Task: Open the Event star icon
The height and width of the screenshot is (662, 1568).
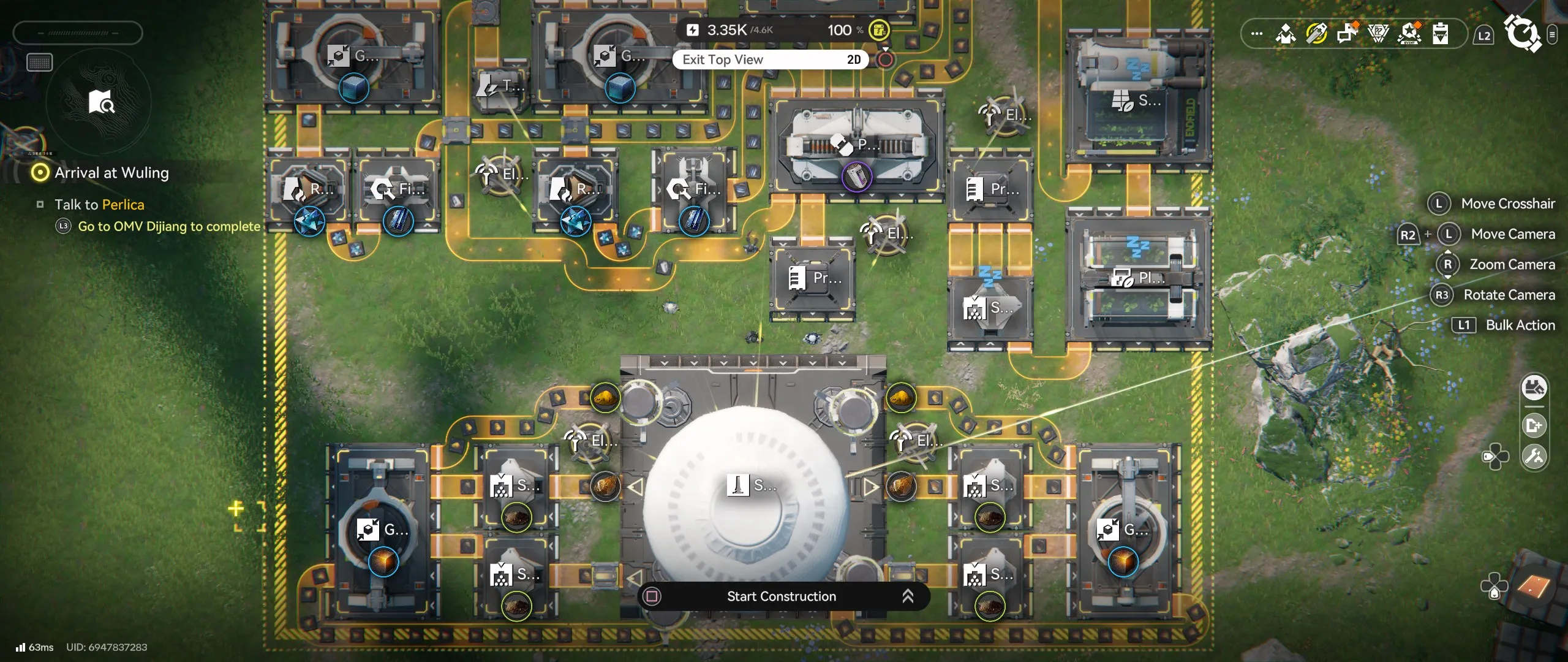Action: (1409, 33)
